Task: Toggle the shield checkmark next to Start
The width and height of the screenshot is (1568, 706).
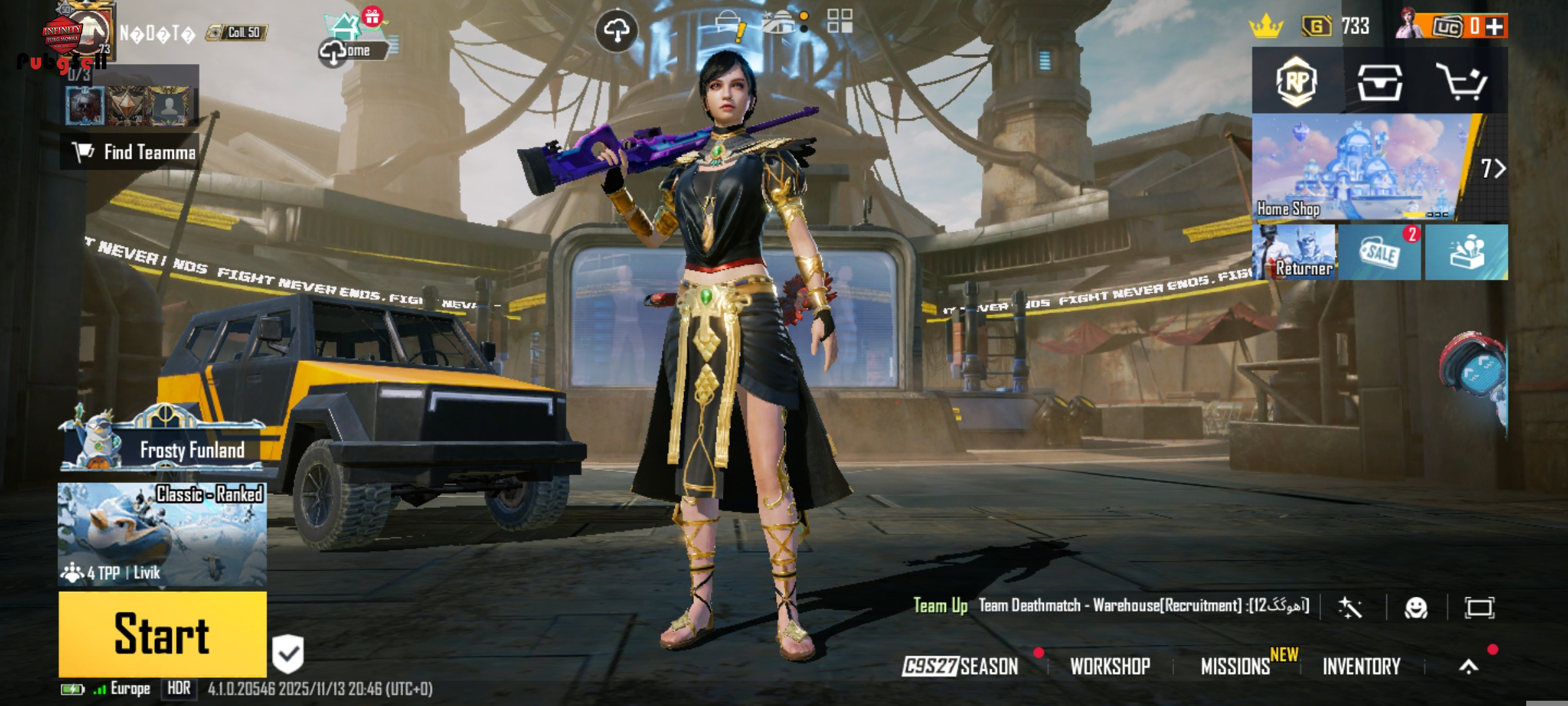Action: coord(287,653)
